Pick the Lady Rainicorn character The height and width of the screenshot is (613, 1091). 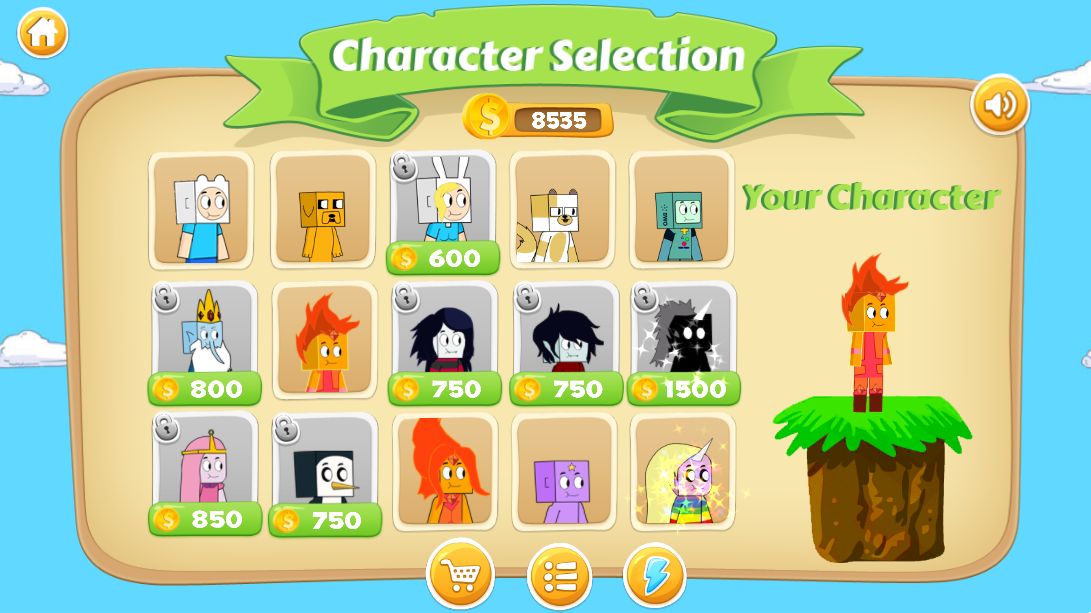tap(683, 472)
